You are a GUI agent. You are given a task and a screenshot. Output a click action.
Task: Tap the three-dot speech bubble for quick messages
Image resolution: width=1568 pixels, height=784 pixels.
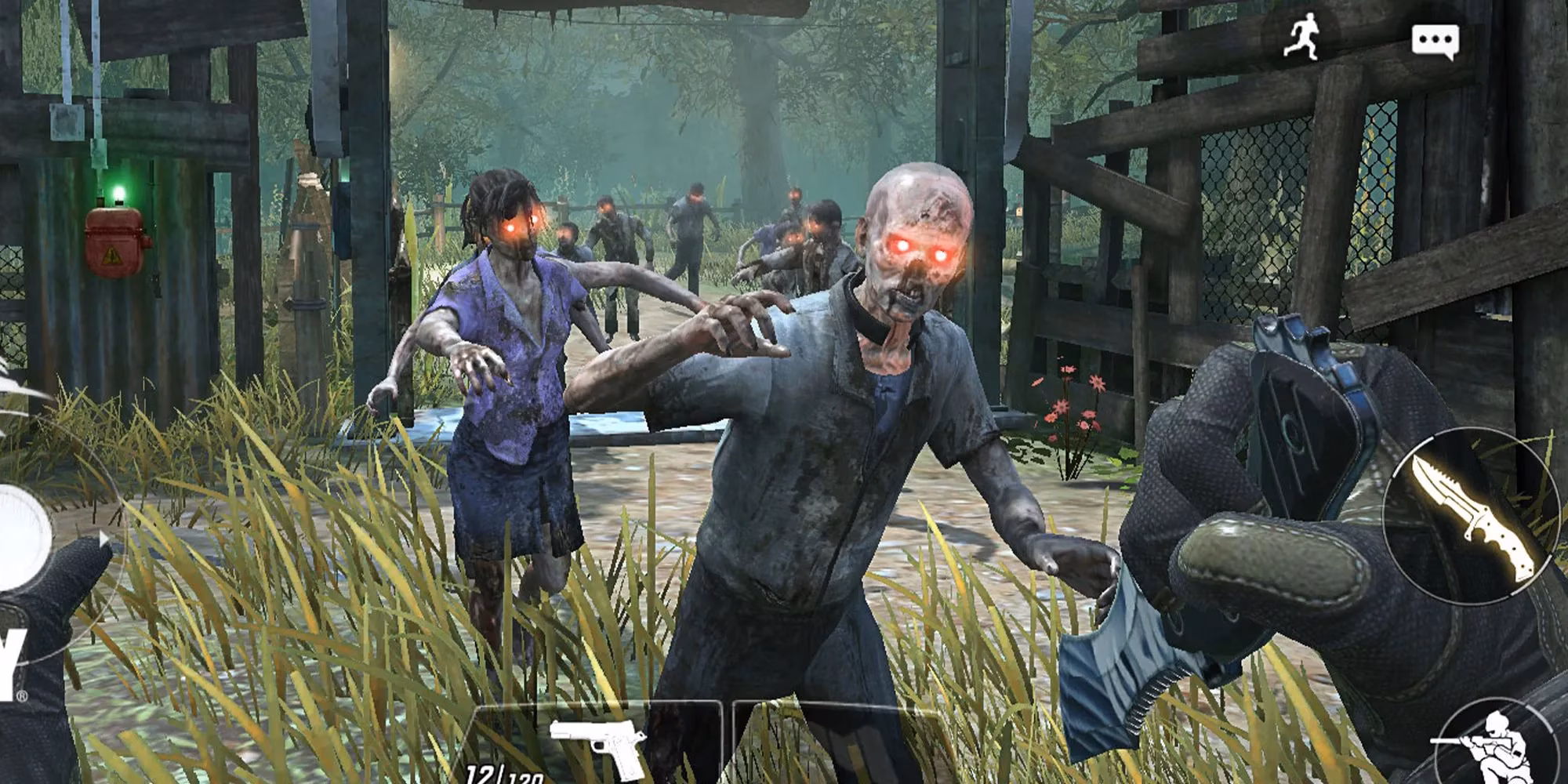(x=1436, y=39)
